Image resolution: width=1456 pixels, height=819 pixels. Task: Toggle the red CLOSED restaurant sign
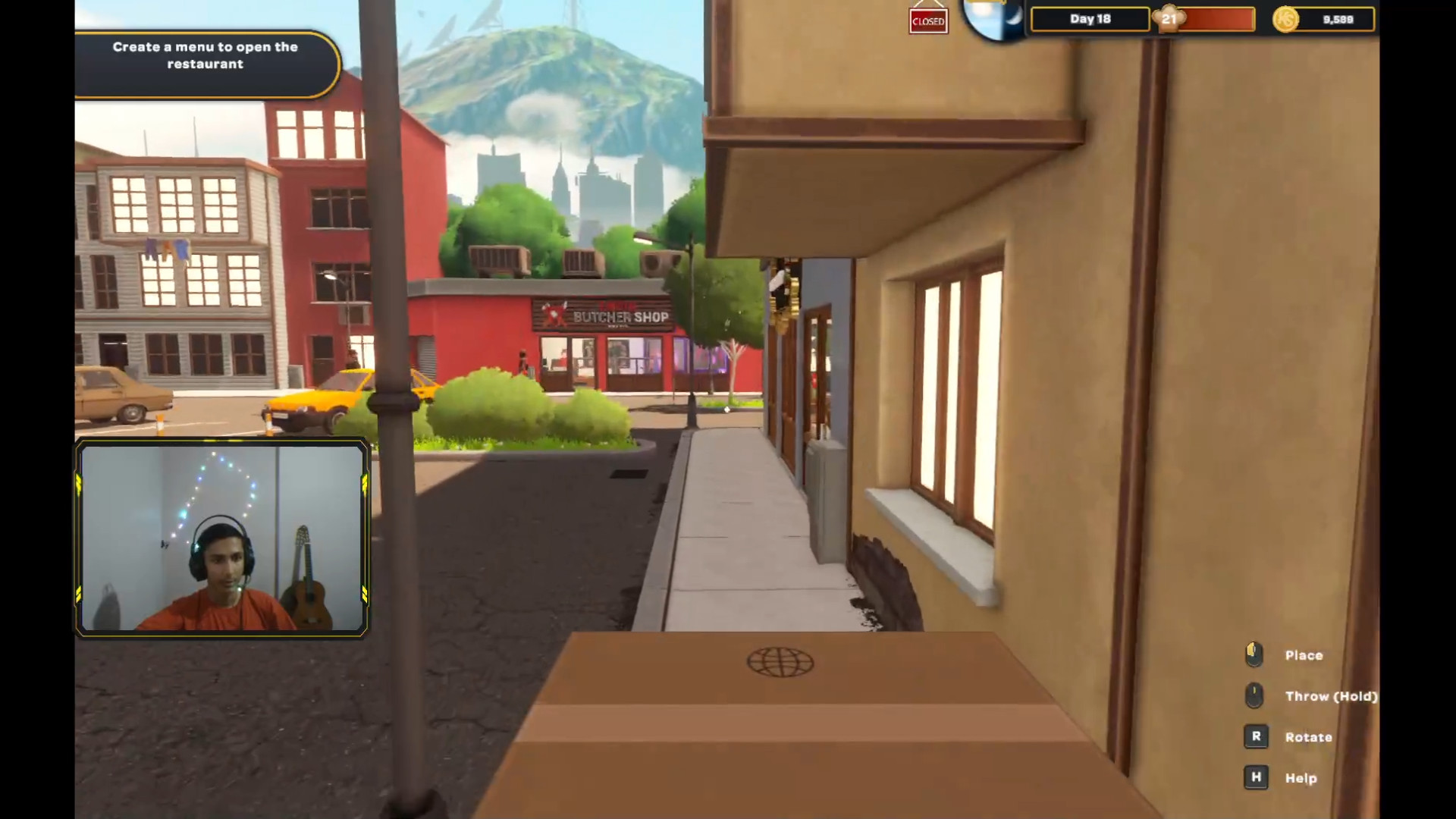point(928,20)
